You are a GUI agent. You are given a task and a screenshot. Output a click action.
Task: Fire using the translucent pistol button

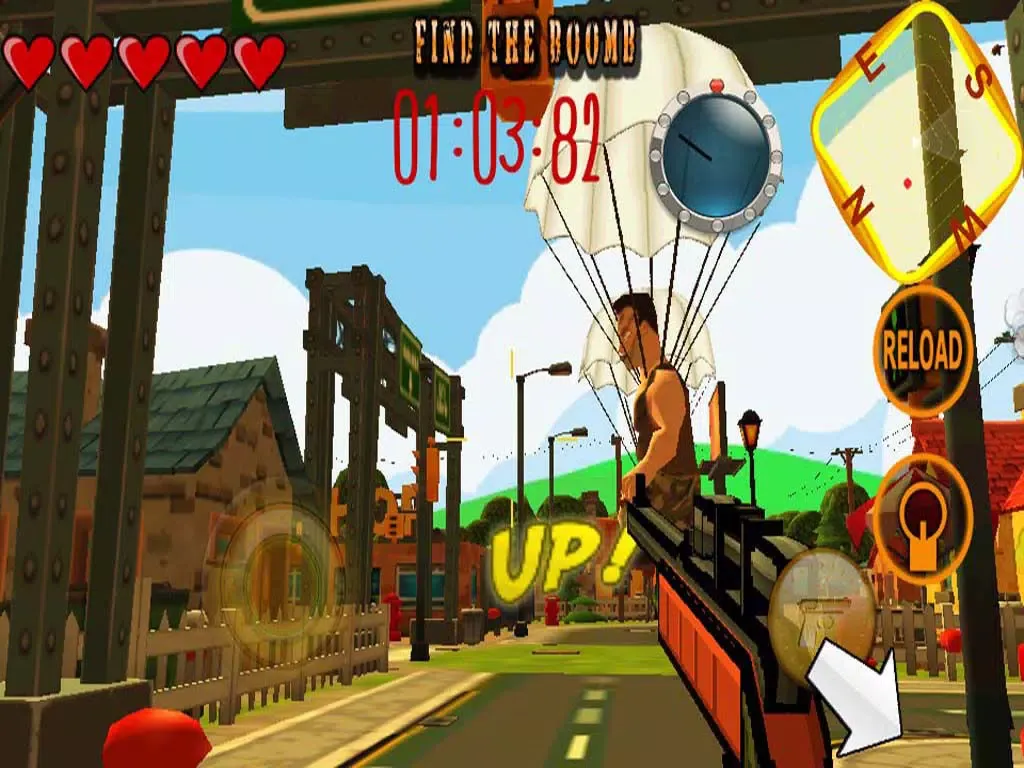[822, 606]
